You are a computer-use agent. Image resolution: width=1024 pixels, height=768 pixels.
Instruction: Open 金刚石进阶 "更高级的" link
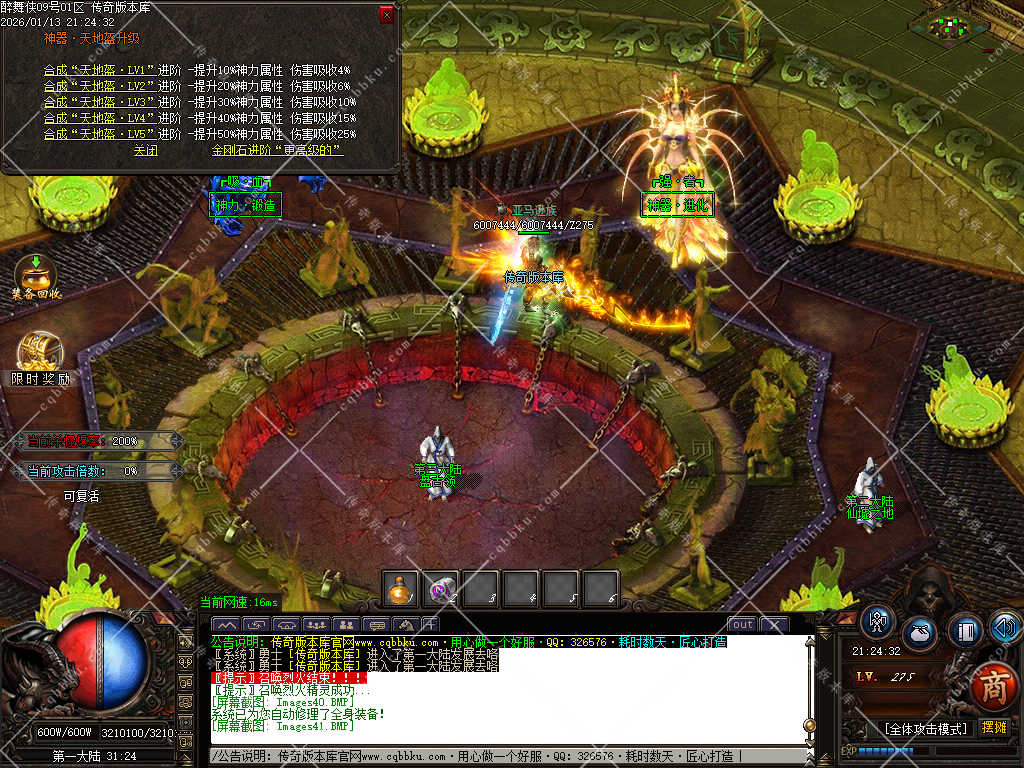click(x=277, y=150)
